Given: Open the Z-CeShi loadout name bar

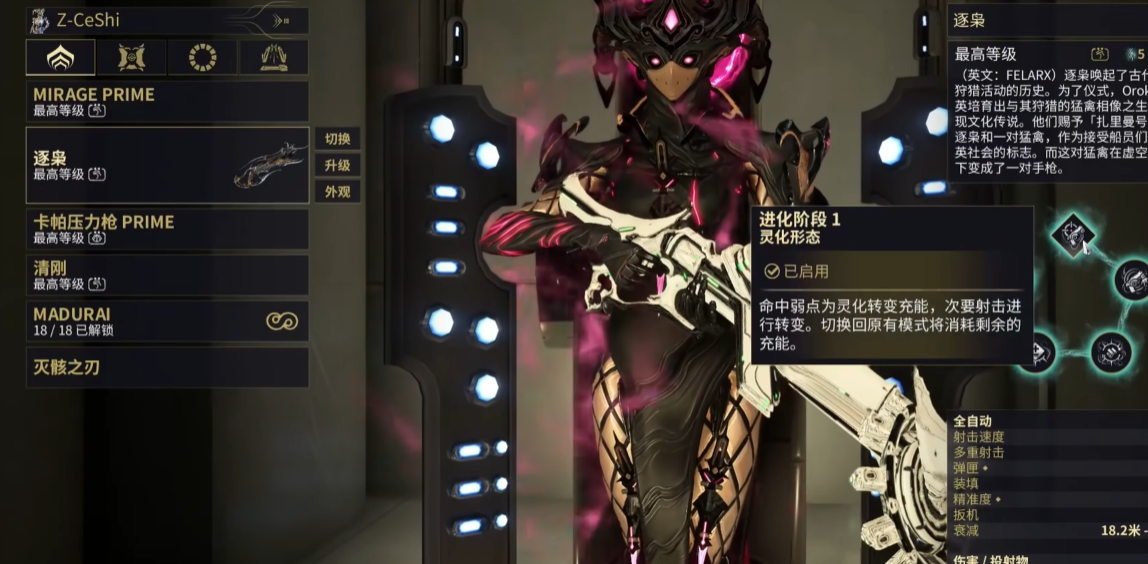Looking at the screenshot, I should (166, 20).
